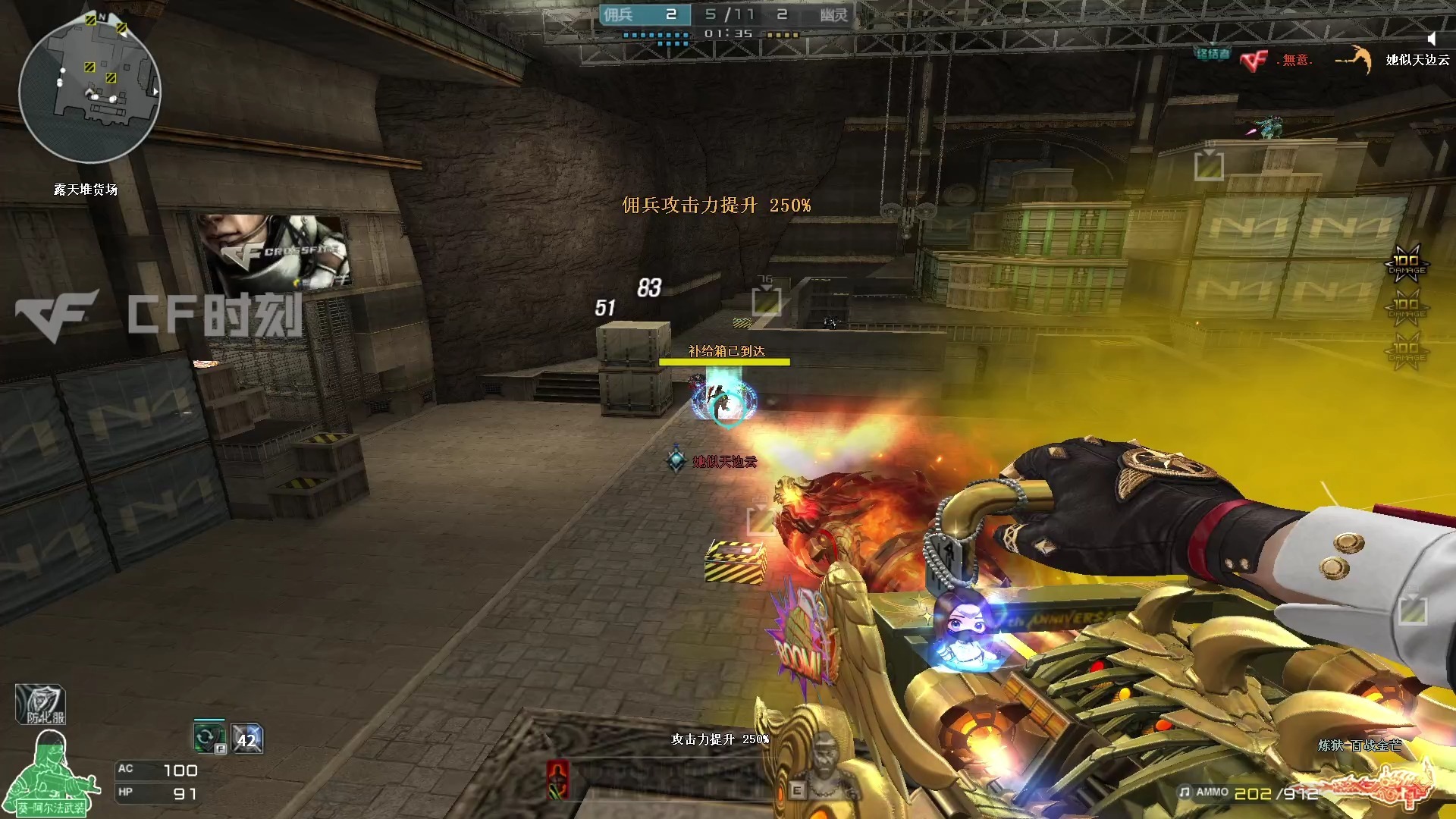Click the music note icon beside AMMO
Image resolution: width=1456 pixels, height=819 pixels.
click(1185, 792)
